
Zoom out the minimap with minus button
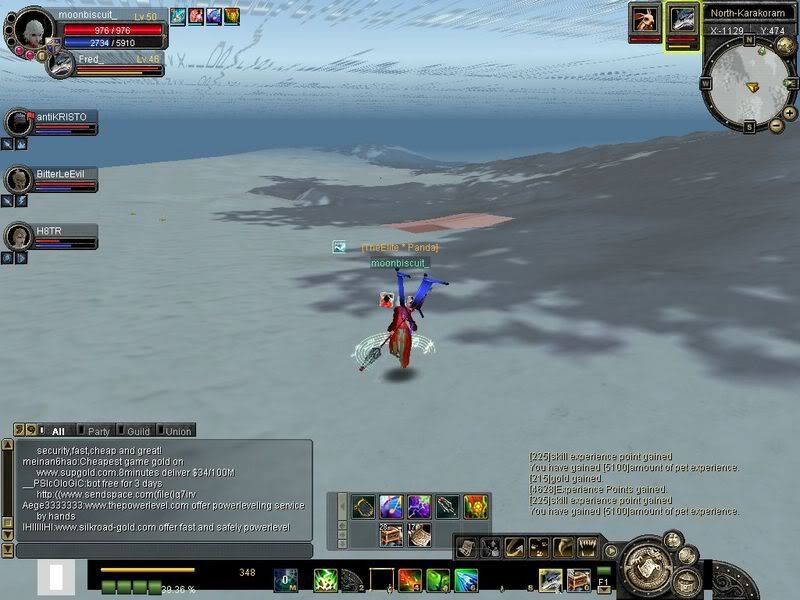(x=776, y=126)
